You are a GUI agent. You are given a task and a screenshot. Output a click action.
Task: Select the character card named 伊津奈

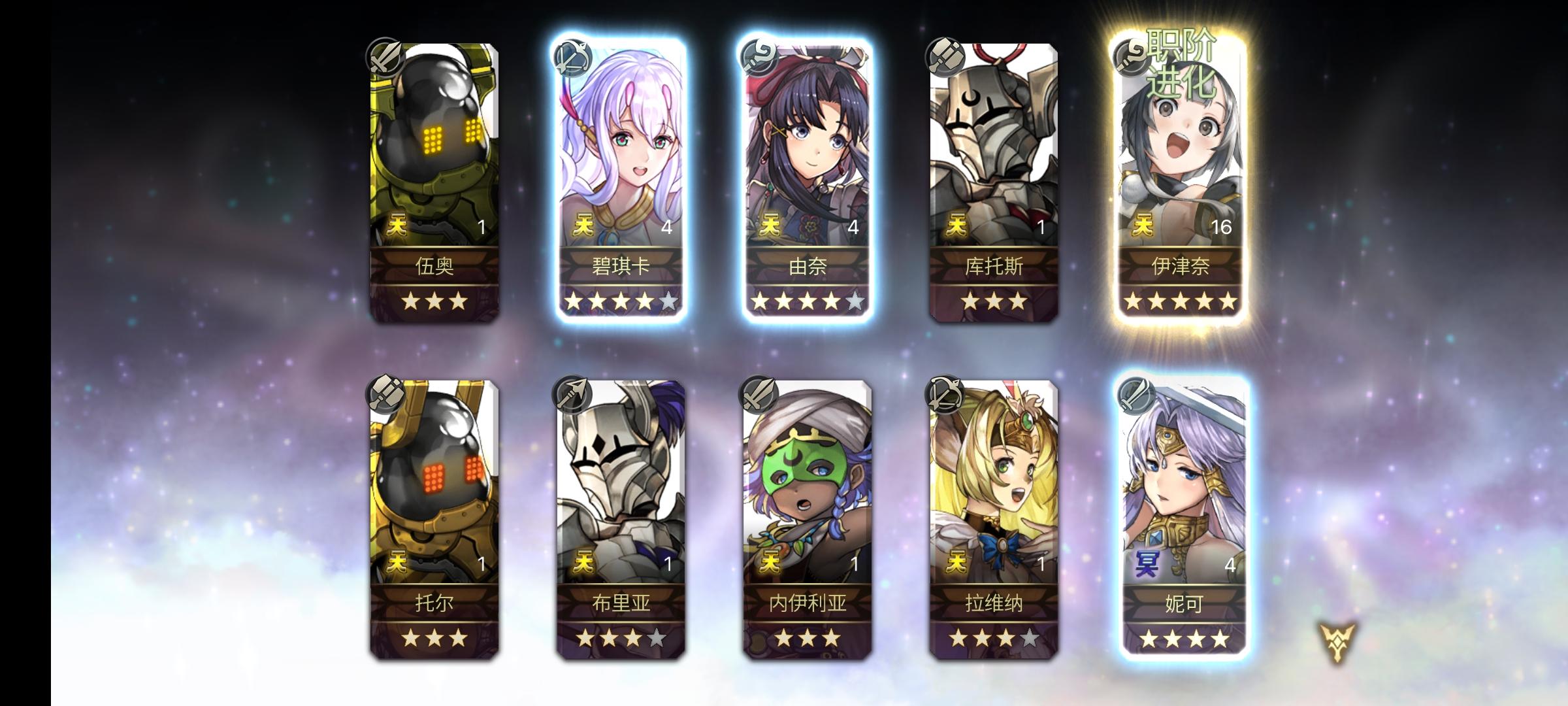point(1182,163)
